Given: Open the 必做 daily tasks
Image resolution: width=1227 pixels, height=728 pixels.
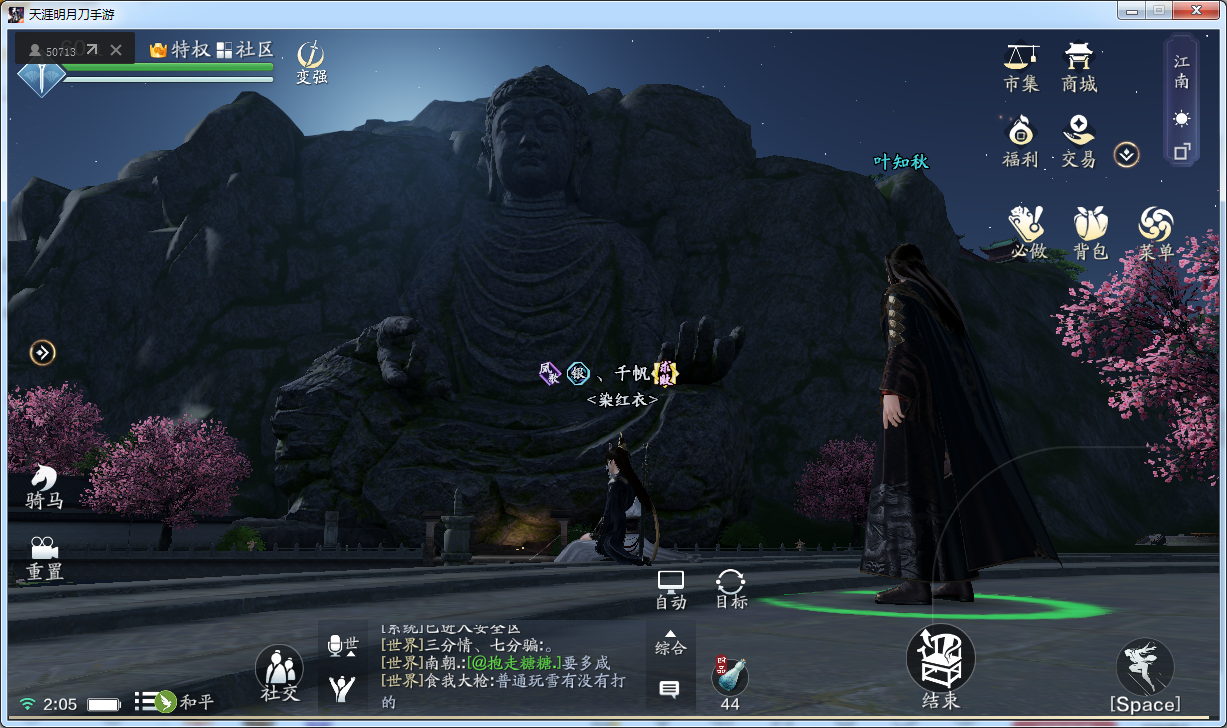Looking at the screenshot, I should [x=1028, y=232].
